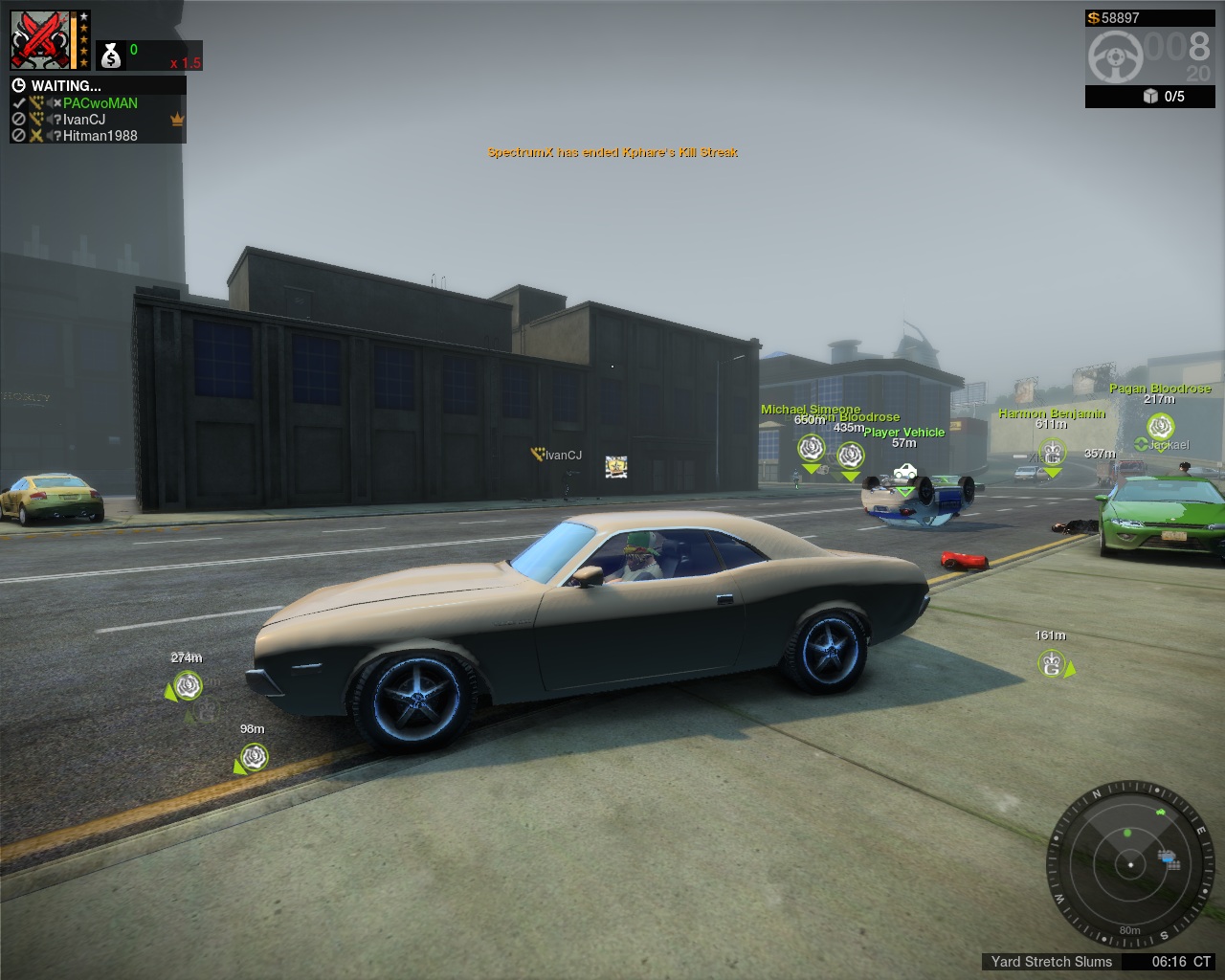Select IvanCJ in the group list
Screen dimensions: 1225x980
(84, 120)
